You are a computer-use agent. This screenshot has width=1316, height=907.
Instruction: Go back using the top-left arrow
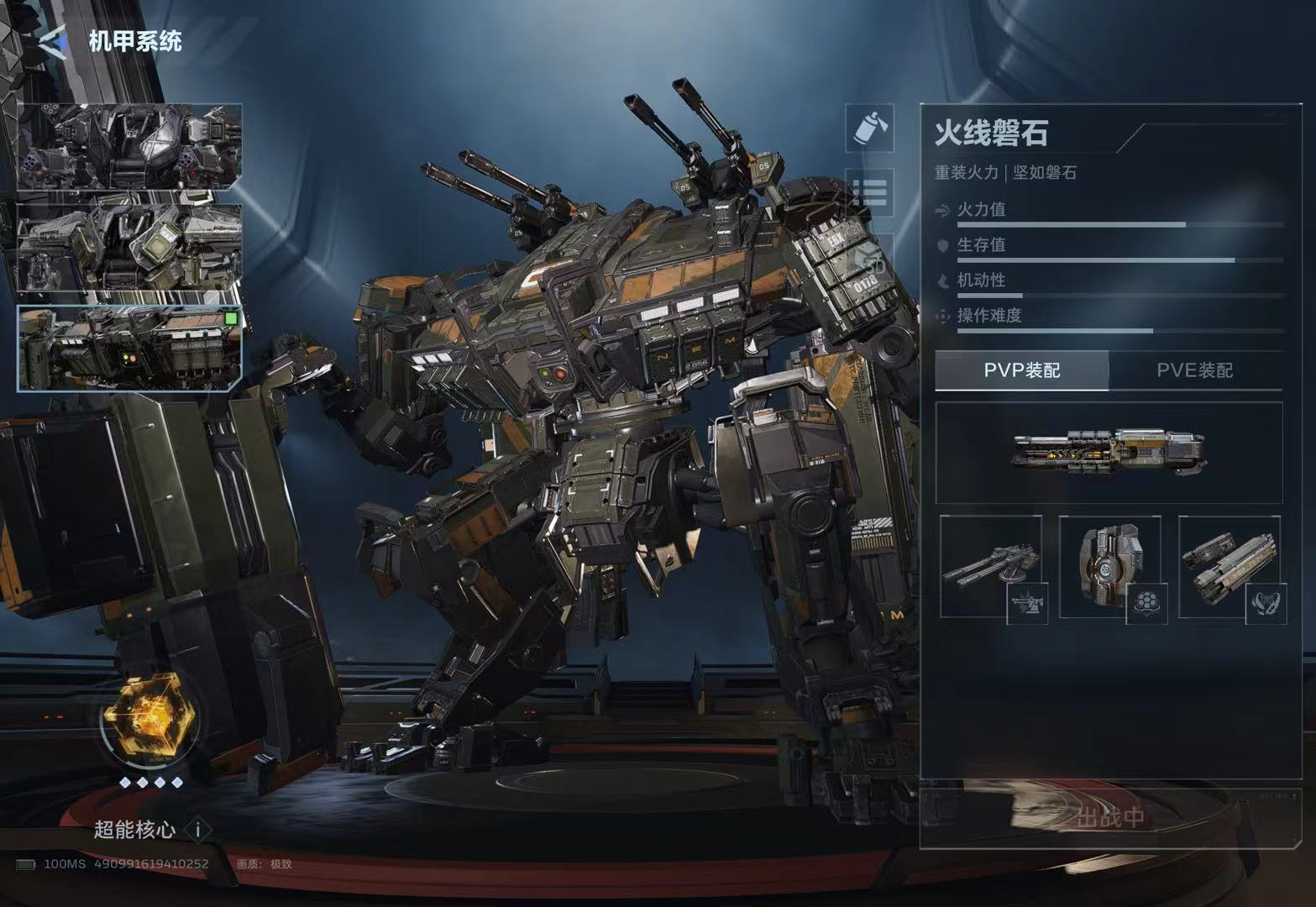[53, 42]
